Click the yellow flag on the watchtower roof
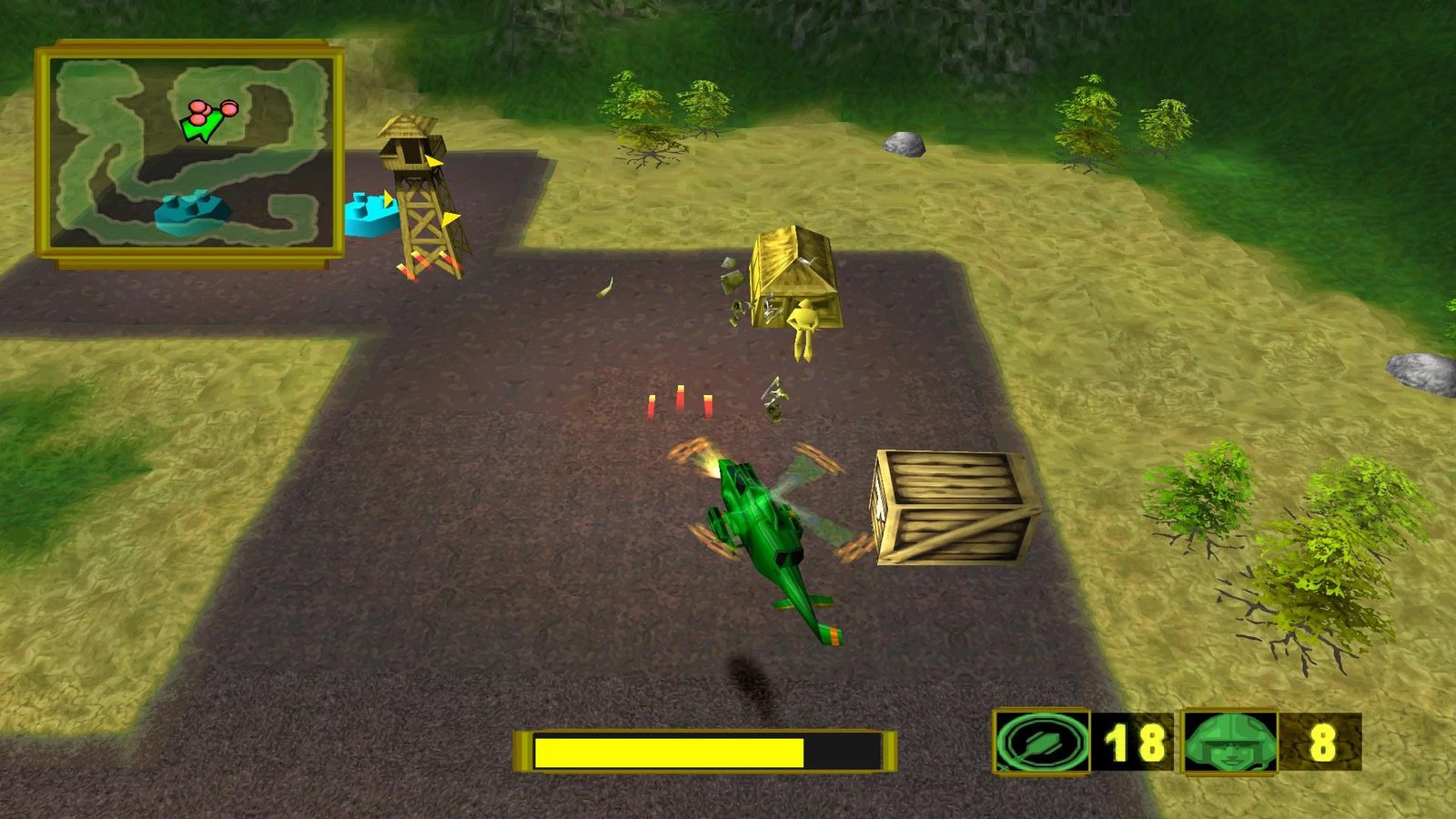This screenshot has height=819, width=1456. [x=436, y=160]
